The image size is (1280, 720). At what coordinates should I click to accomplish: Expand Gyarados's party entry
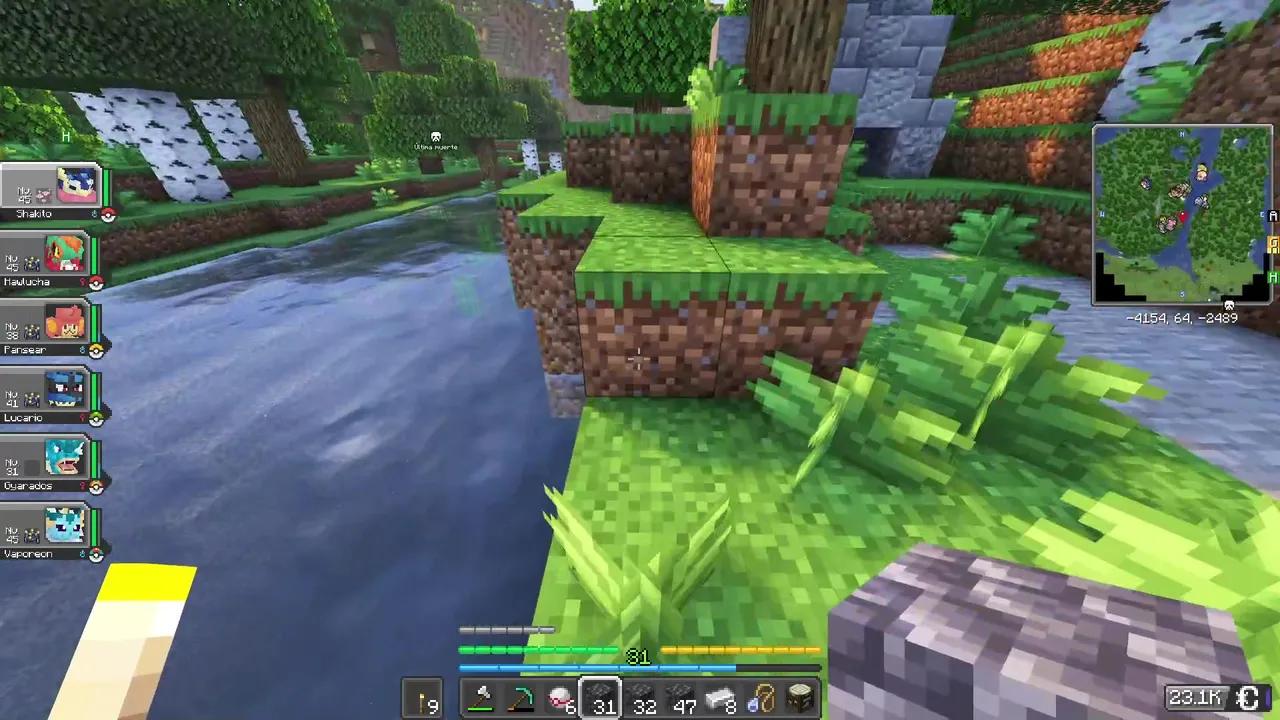[50, 462]
